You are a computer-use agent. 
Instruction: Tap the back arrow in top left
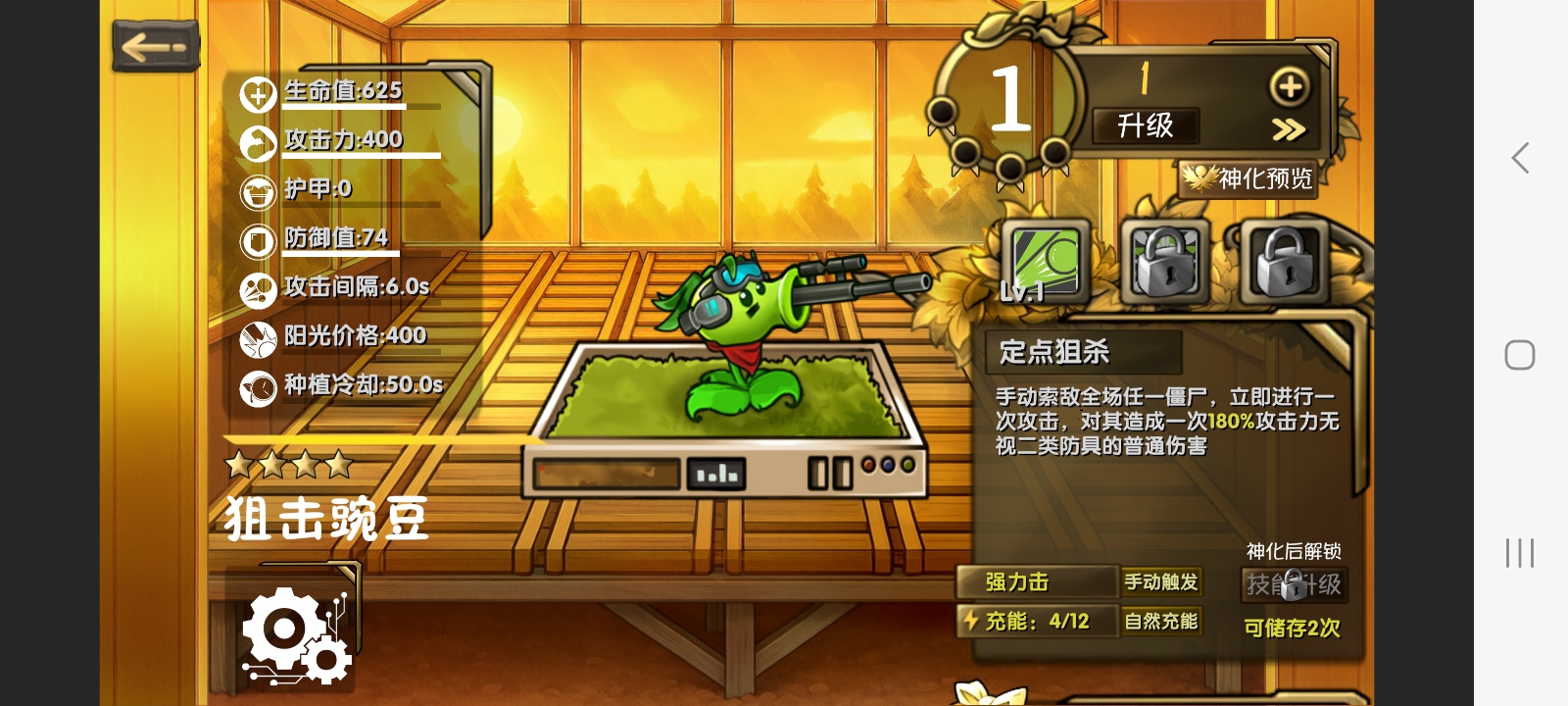[x=154, y=45]
